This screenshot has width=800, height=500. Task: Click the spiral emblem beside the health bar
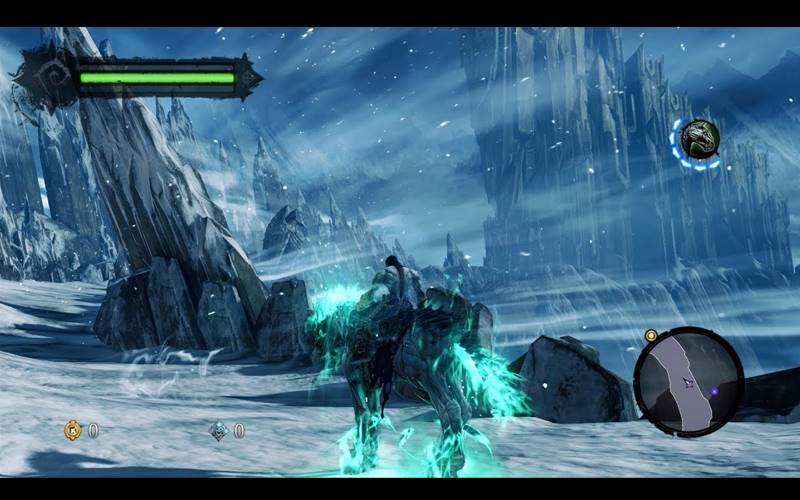(x=45, y=77)
